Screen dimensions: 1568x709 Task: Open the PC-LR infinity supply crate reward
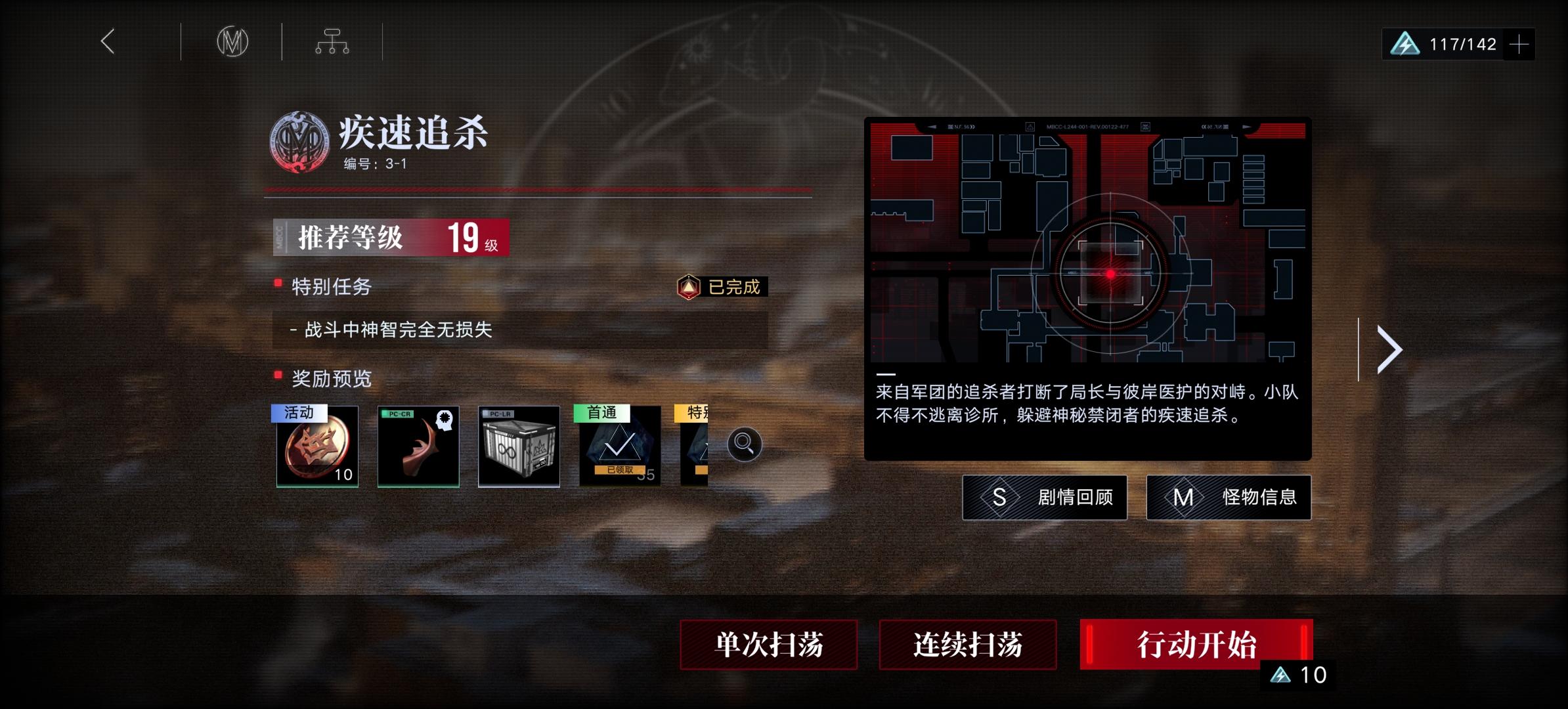tap(518, 447)
